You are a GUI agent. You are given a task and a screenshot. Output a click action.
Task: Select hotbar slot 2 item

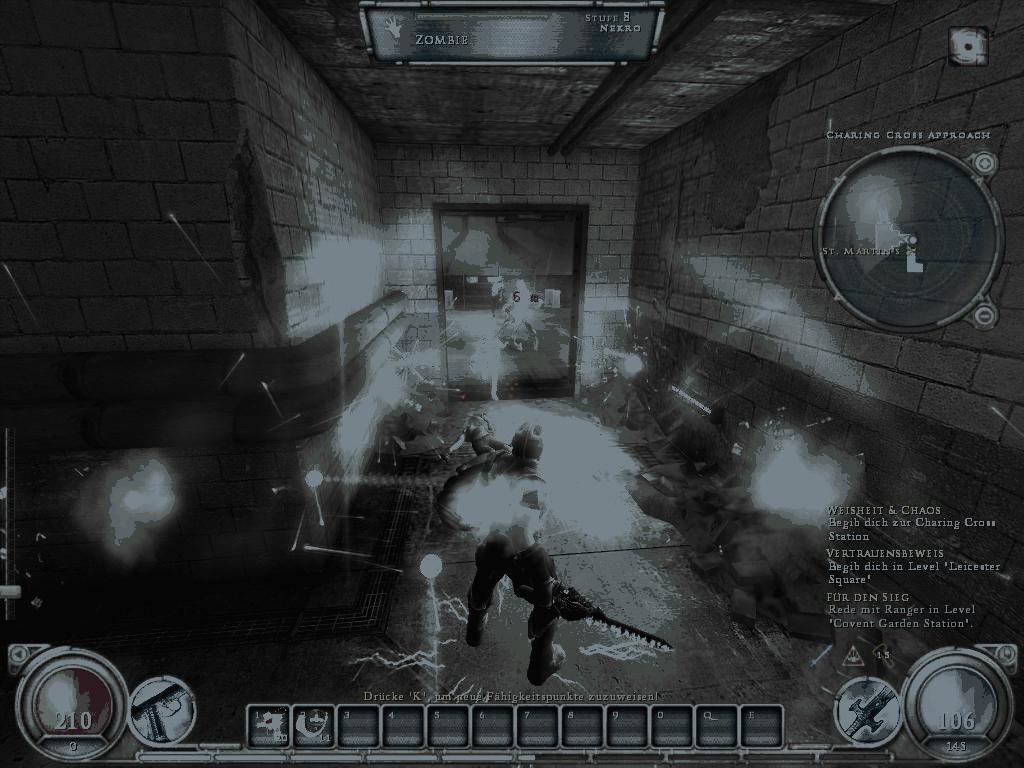click(313, 725)
